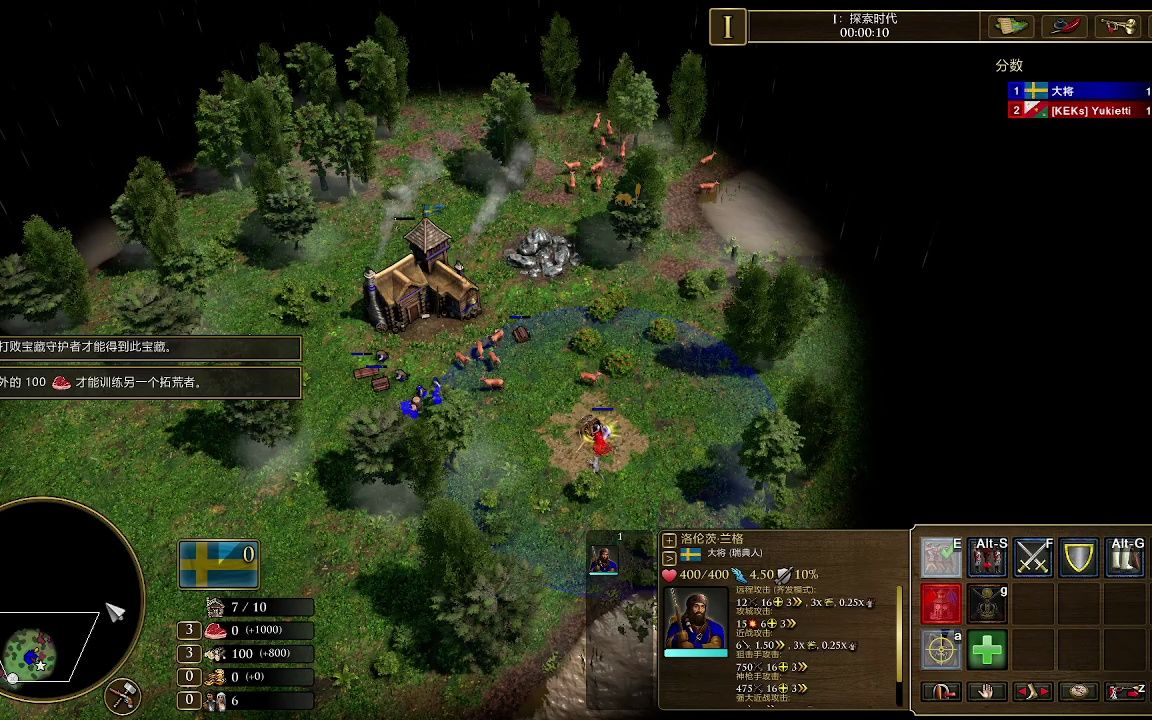Activate the crossed swords attack command

[x=1033, y=558]
